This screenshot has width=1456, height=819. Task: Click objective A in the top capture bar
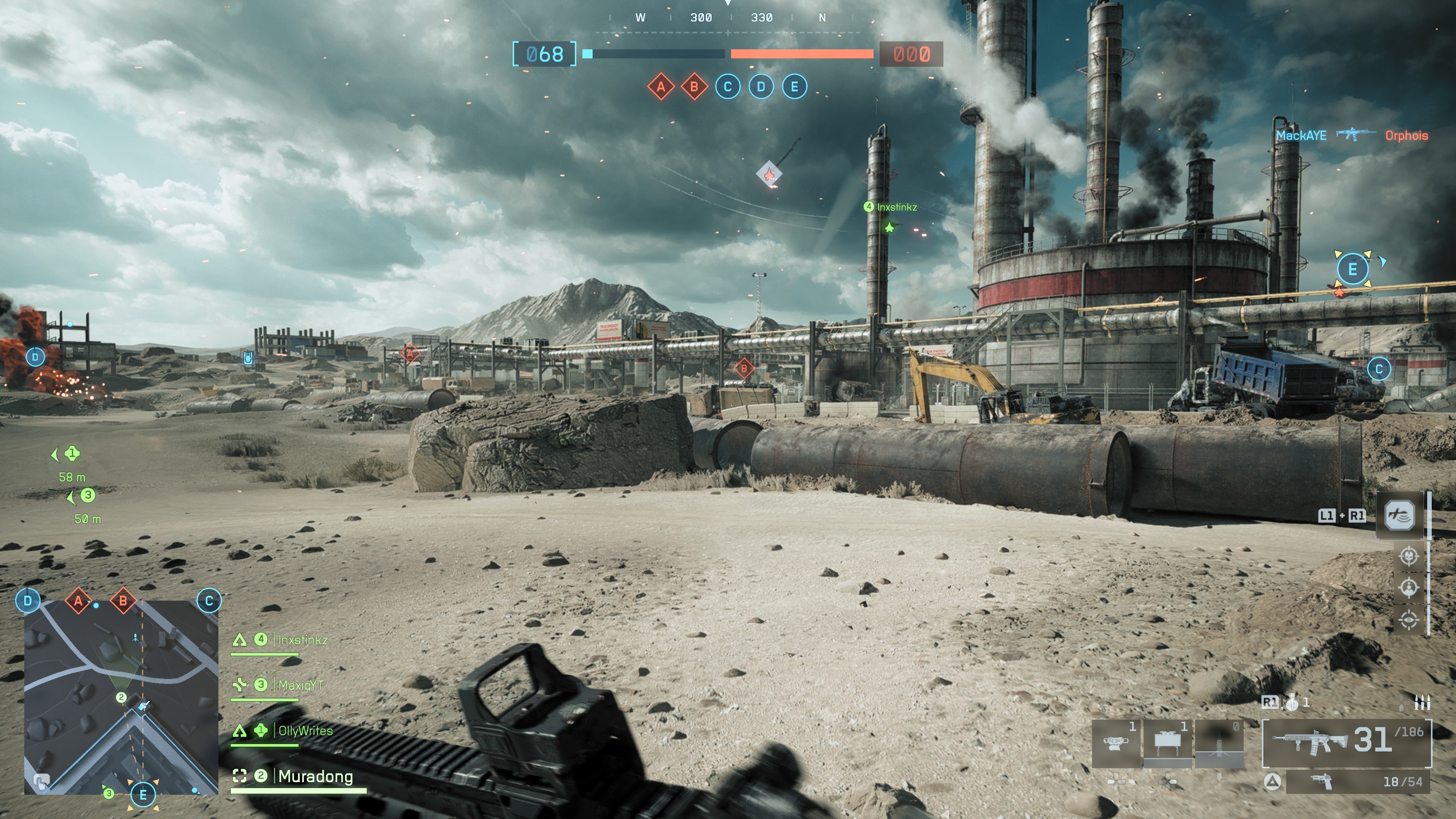point(661,87)
